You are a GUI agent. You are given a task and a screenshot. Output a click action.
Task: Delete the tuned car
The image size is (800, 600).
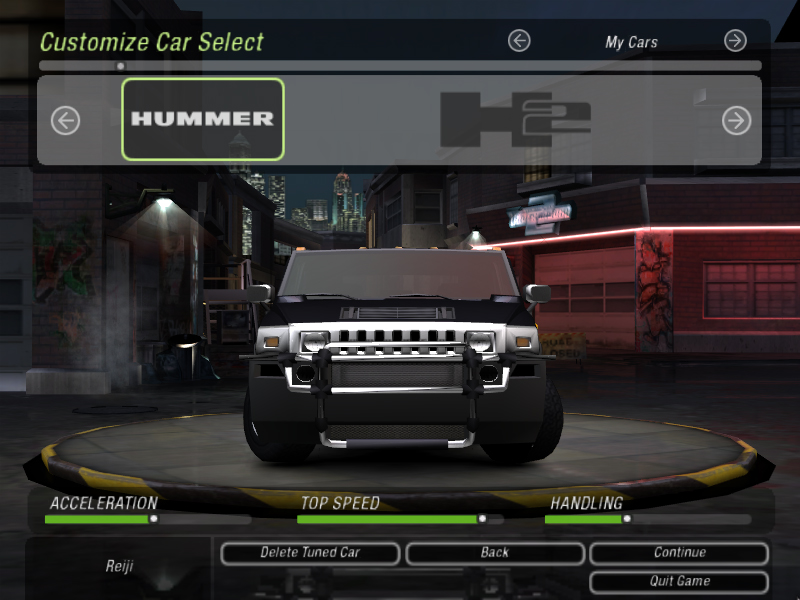pyautogui.click(x=310, y=553)
